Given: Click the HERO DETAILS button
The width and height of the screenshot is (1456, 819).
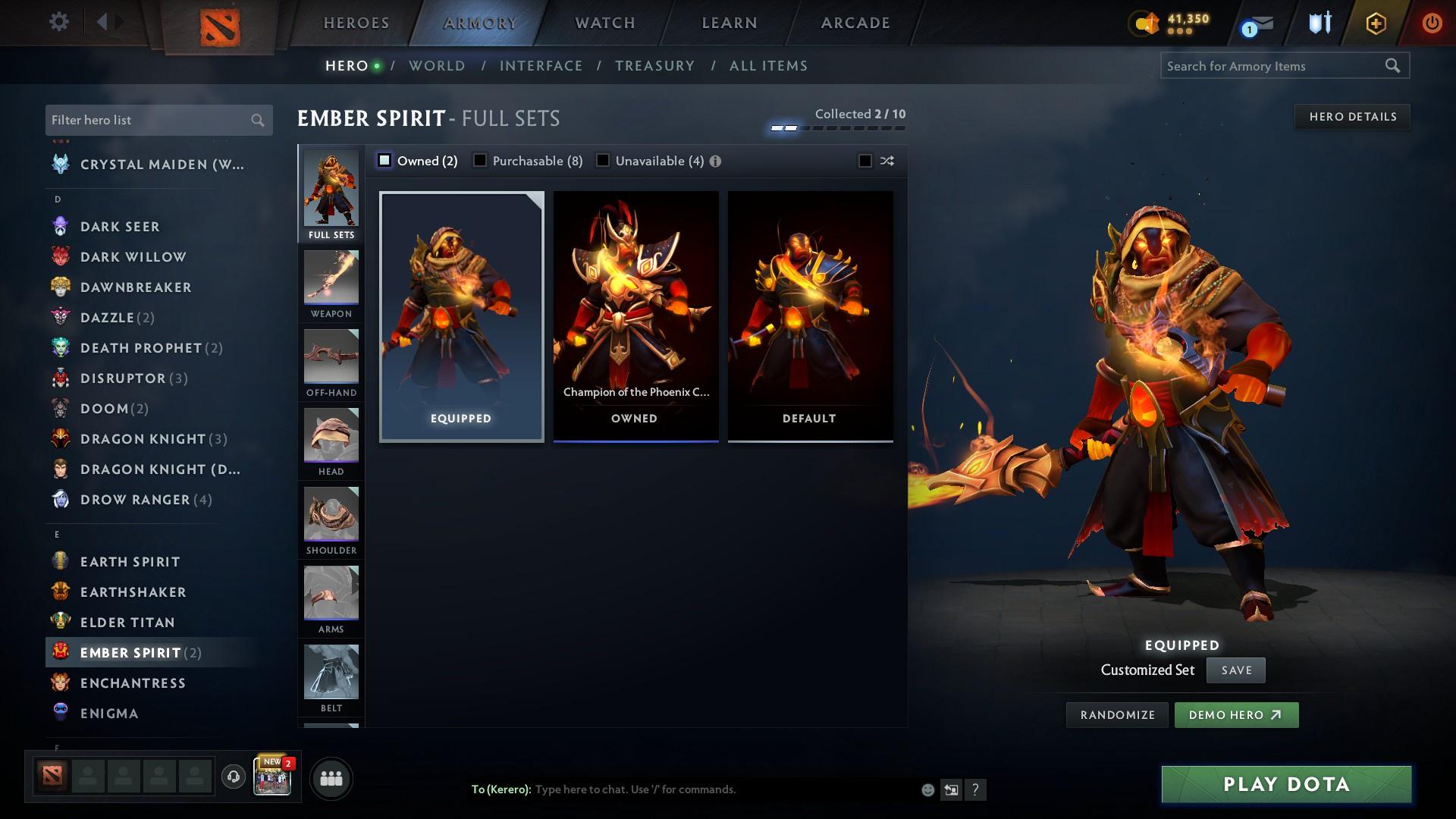Looking at the screenshot, I should coord(1352,116).
